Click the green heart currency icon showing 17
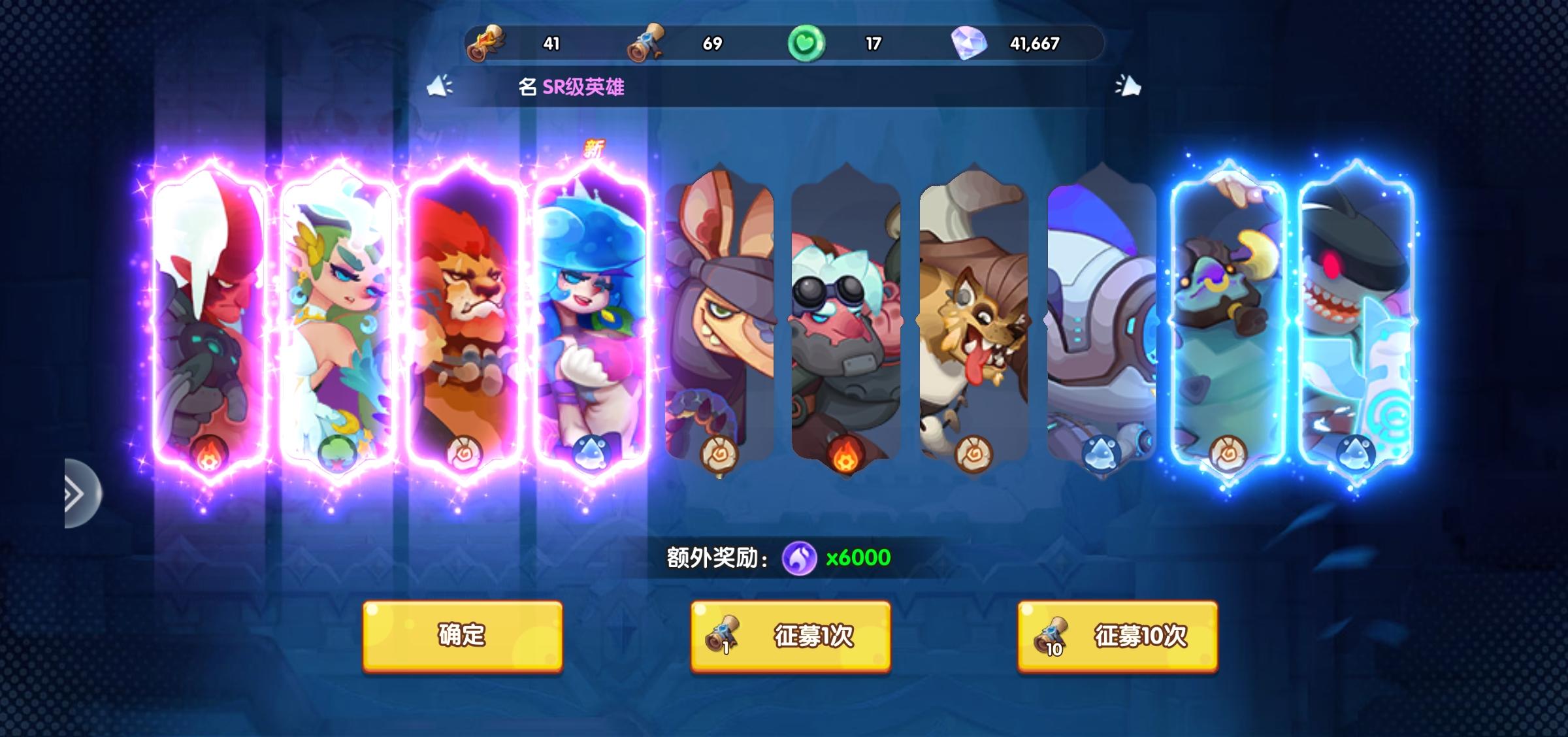The height and width of the screenshot is (737, 1568). coord(808,42)
